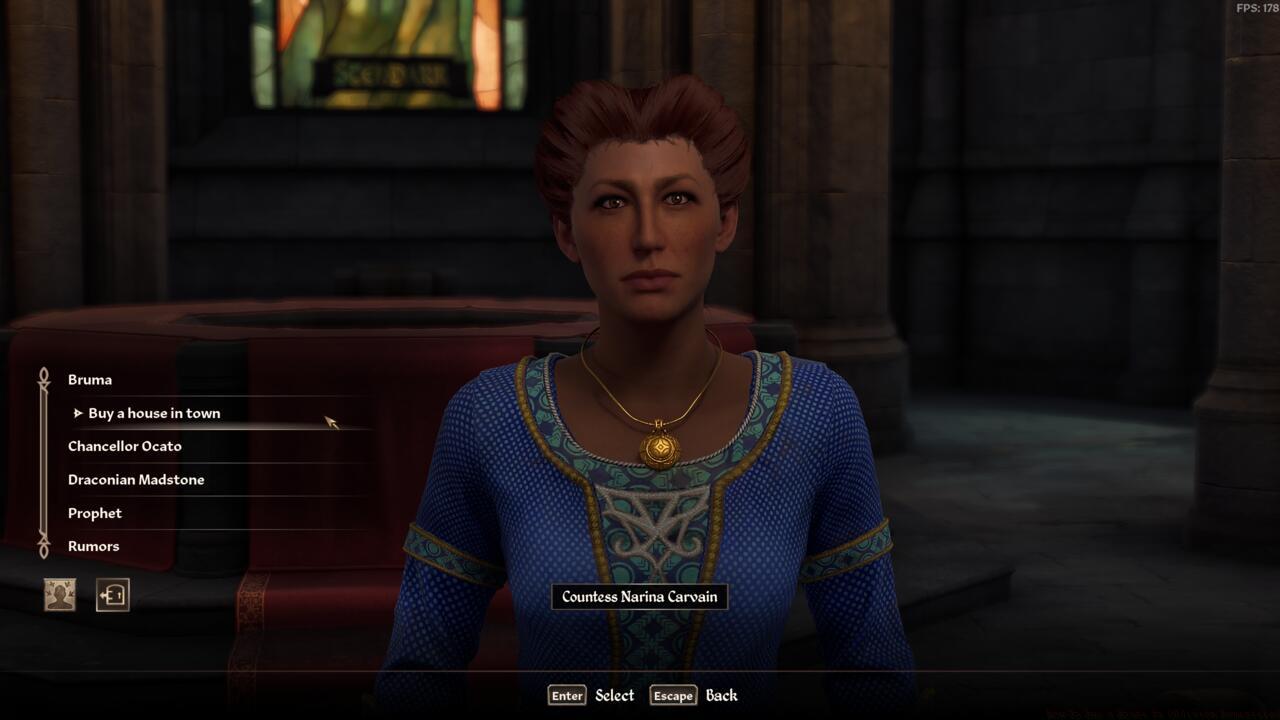Ask the Countess for Rumors
The height and width of the screenshot is (720, 1280).
coord(94,546)
